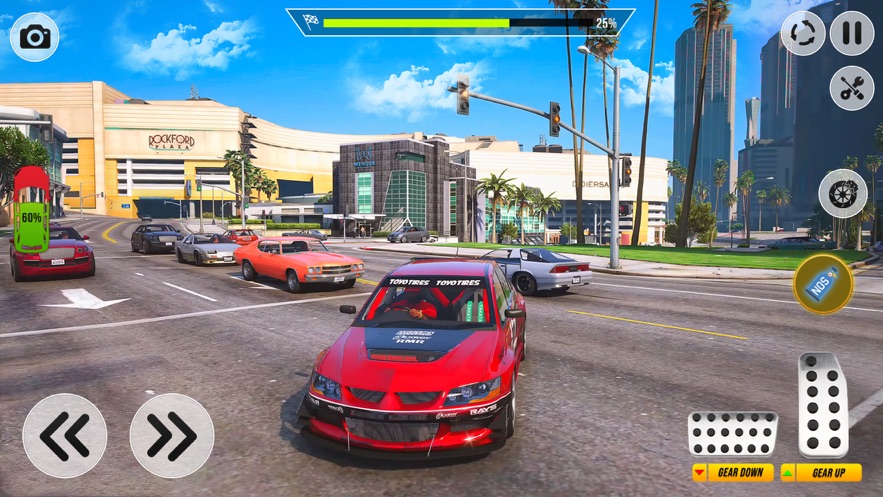Step on the tall gas pedal

tap(823, 405)
